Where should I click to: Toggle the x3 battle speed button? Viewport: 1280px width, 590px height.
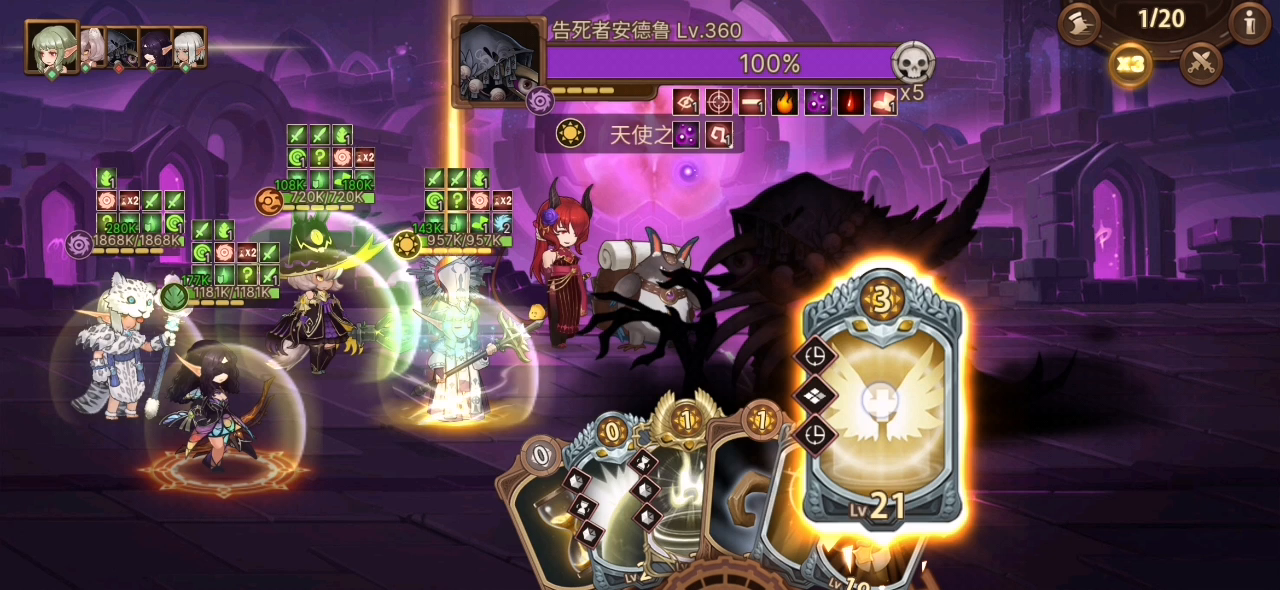click(x=1131, y=65)
